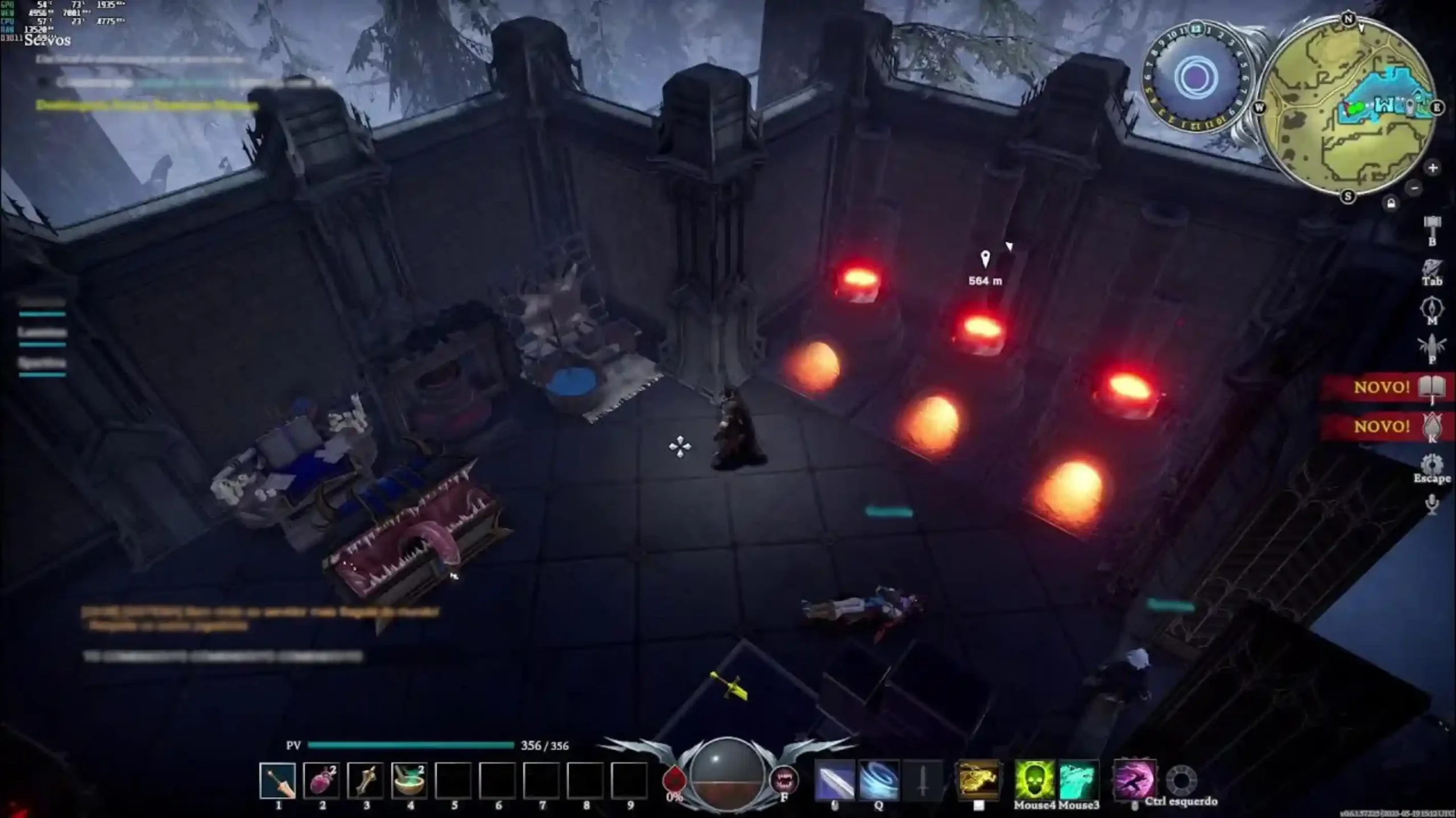The image size is (1456, 818).
Task: Open the NOVO! banner beside the K icon
Action: 1382,427
